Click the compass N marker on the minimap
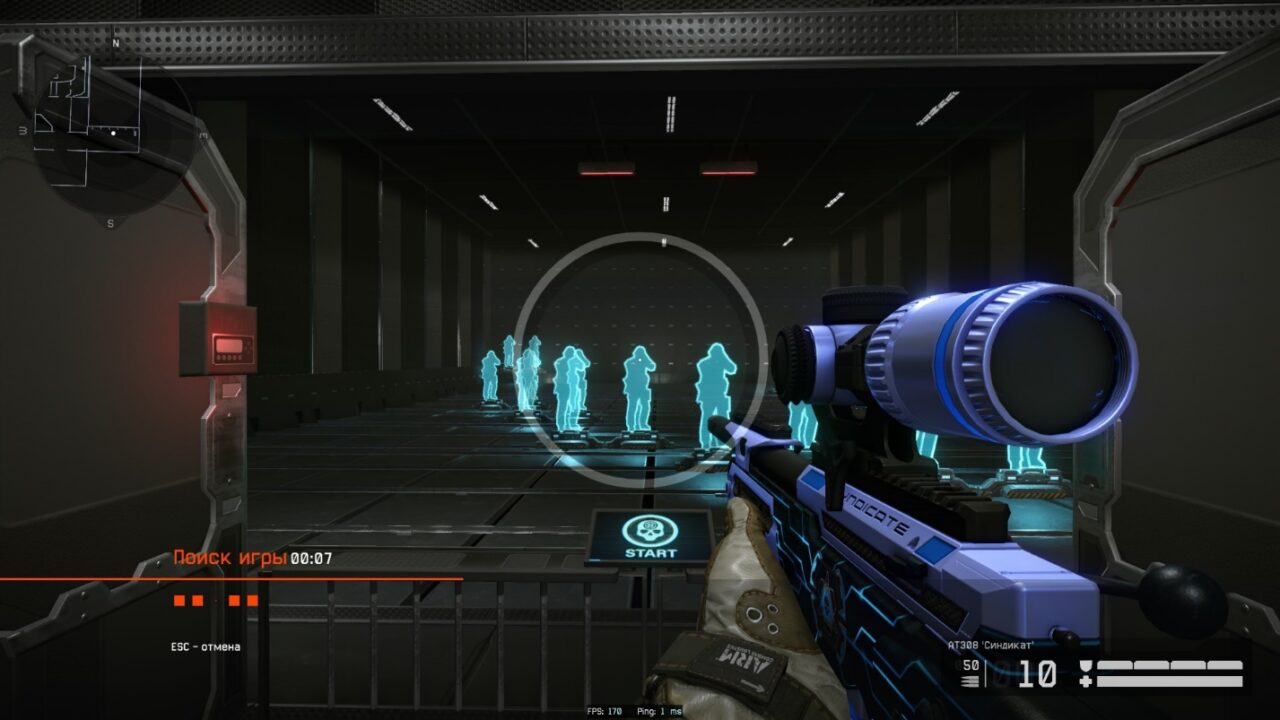The width and height of the screenshot is (1280, 720). coord(117,45)
